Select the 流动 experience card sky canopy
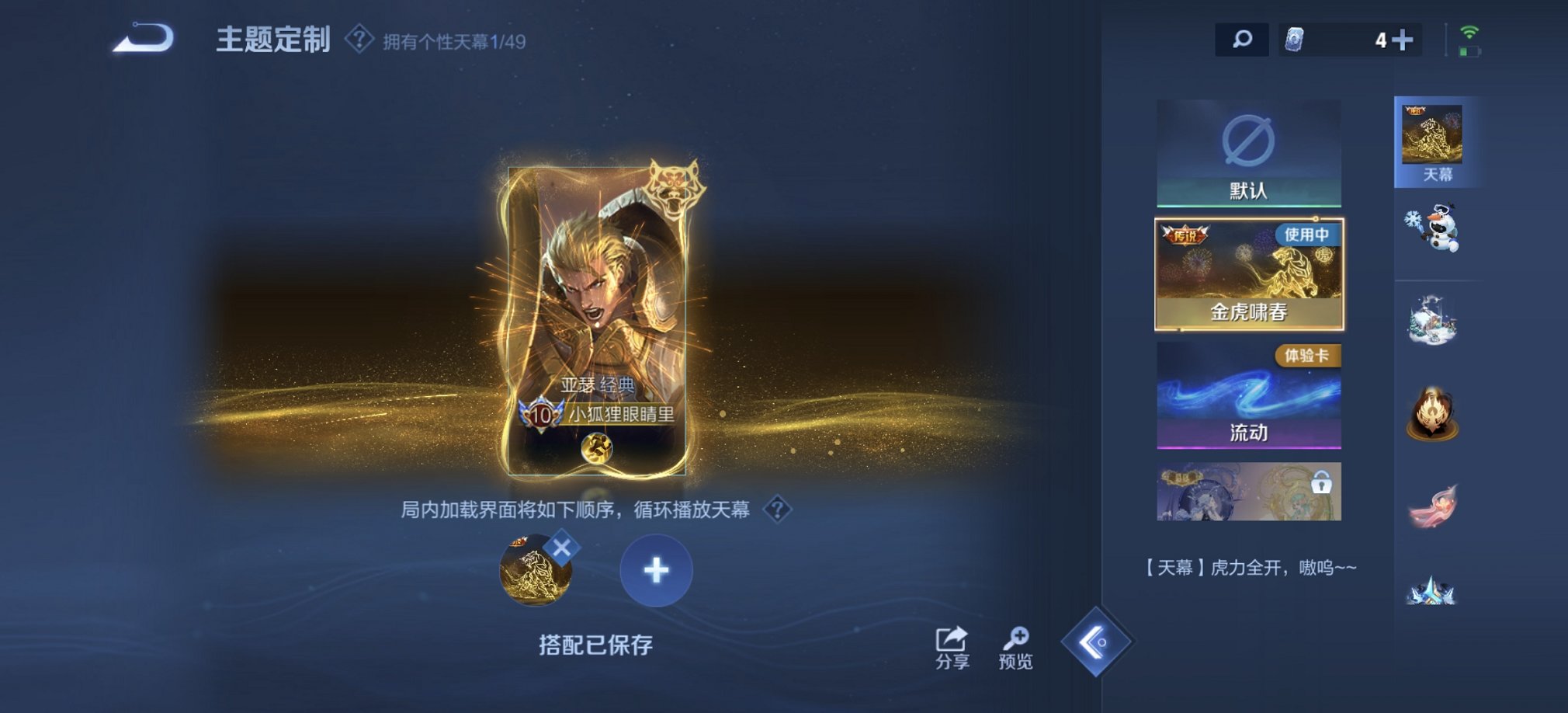The width and height of the screenshot is (1568, 713). (x=1247, y=396)
